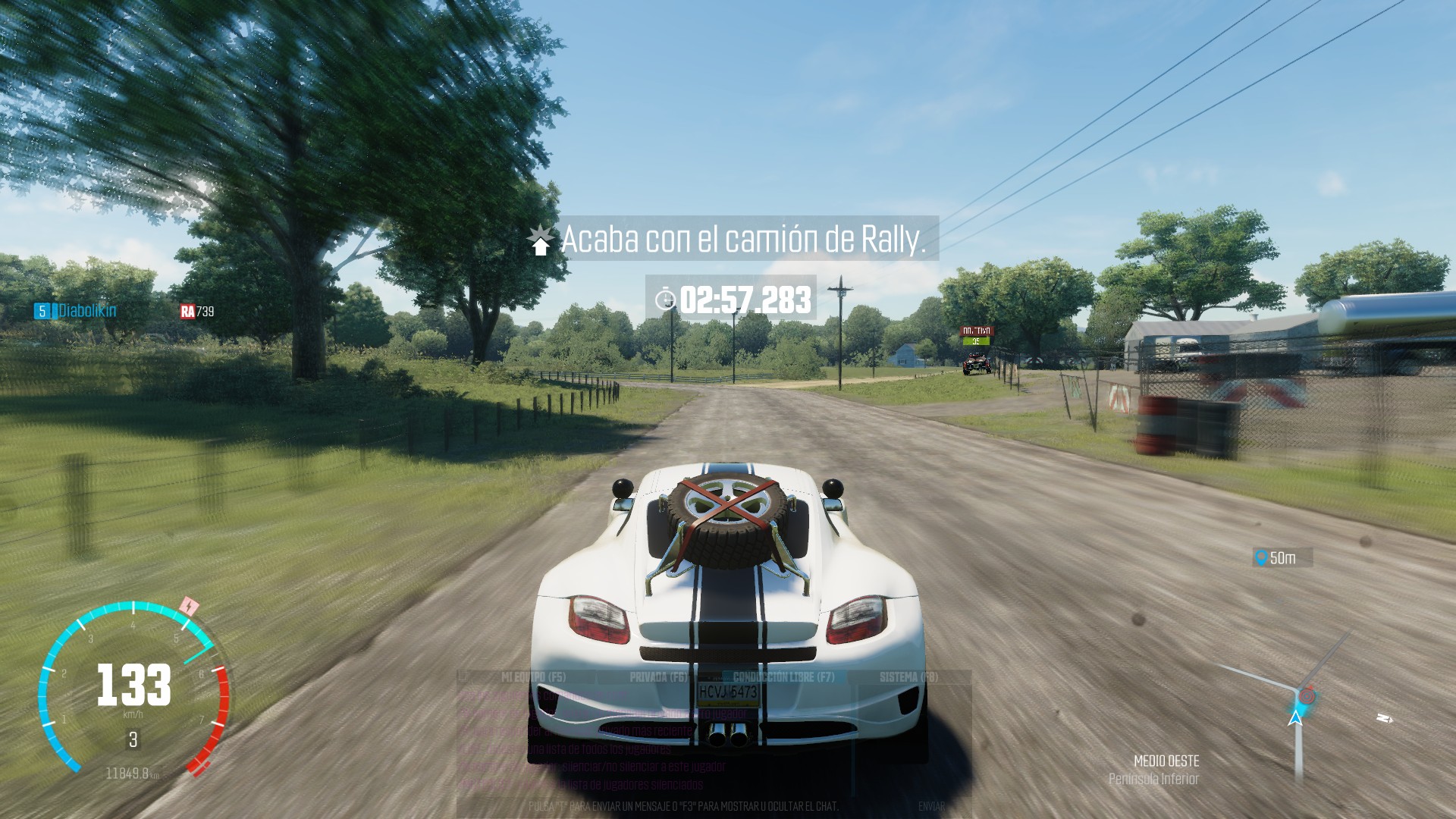The height and width of the screenshot is (819, 1456).
Task: Select the rally truck target marker
Action: pyautogui.click(x=976, y=336)
